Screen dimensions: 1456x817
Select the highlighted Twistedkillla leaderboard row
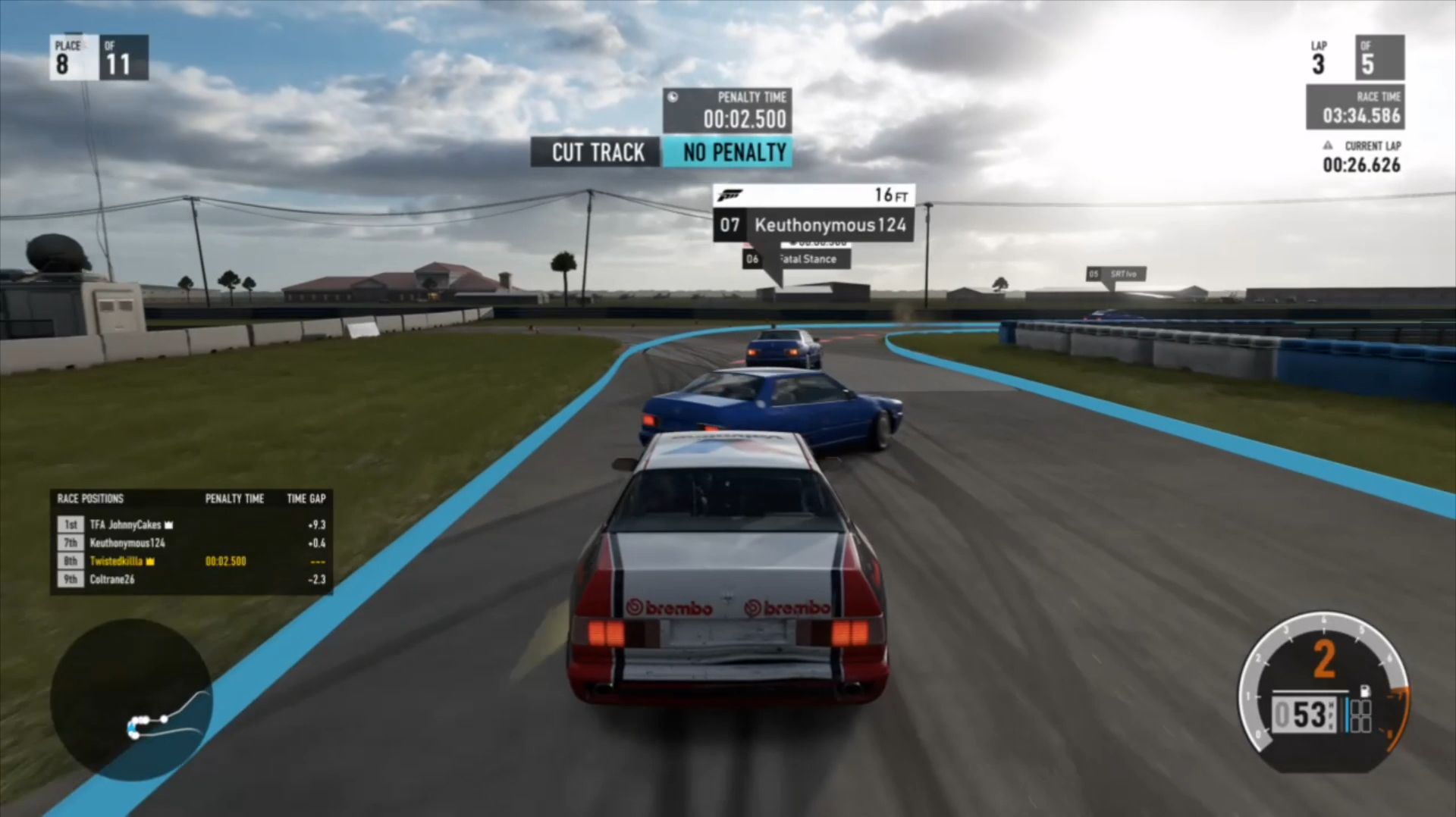pos(190,561)
